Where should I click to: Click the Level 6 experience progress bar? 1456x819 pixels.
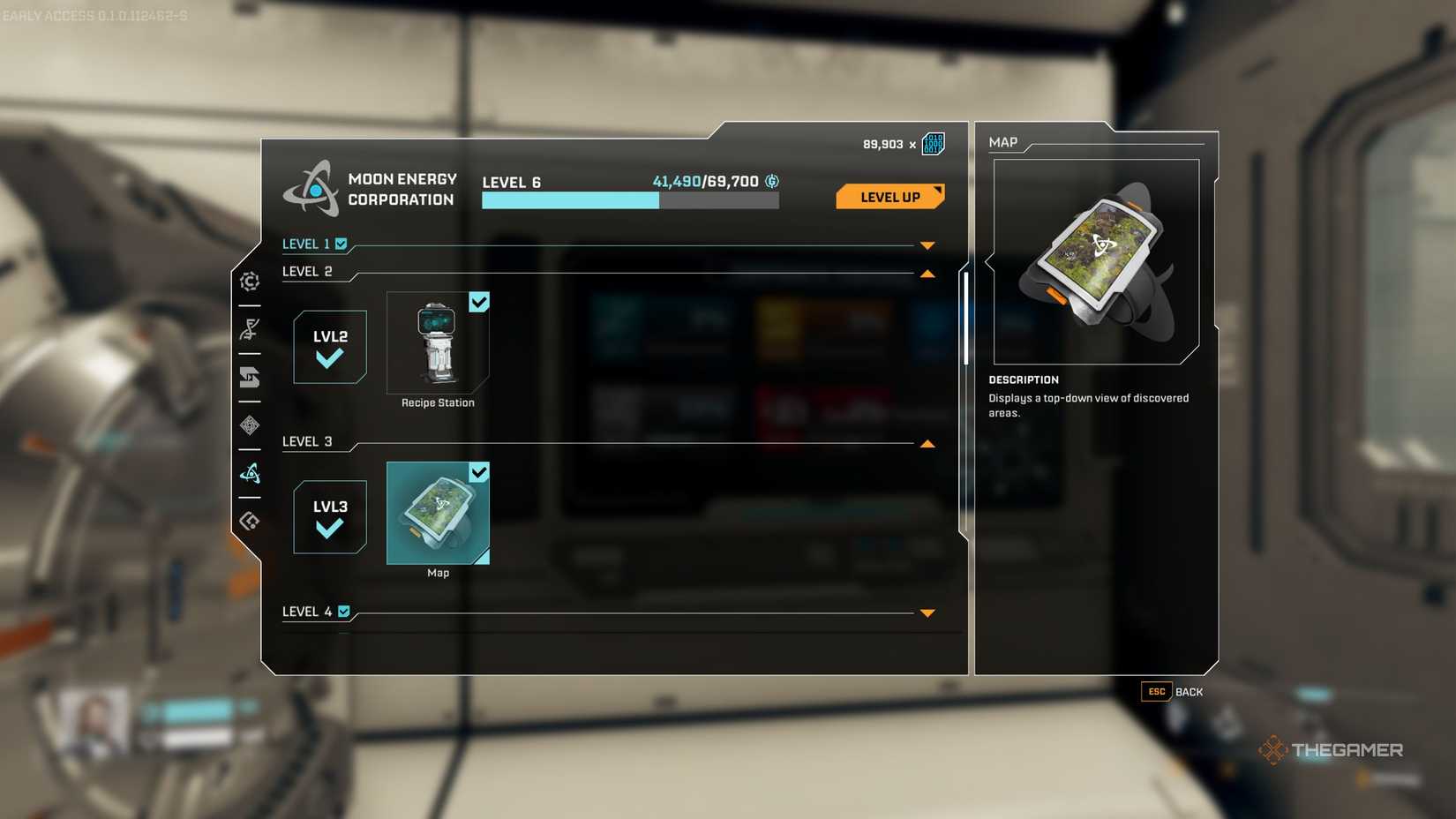[x=629, y=200]
